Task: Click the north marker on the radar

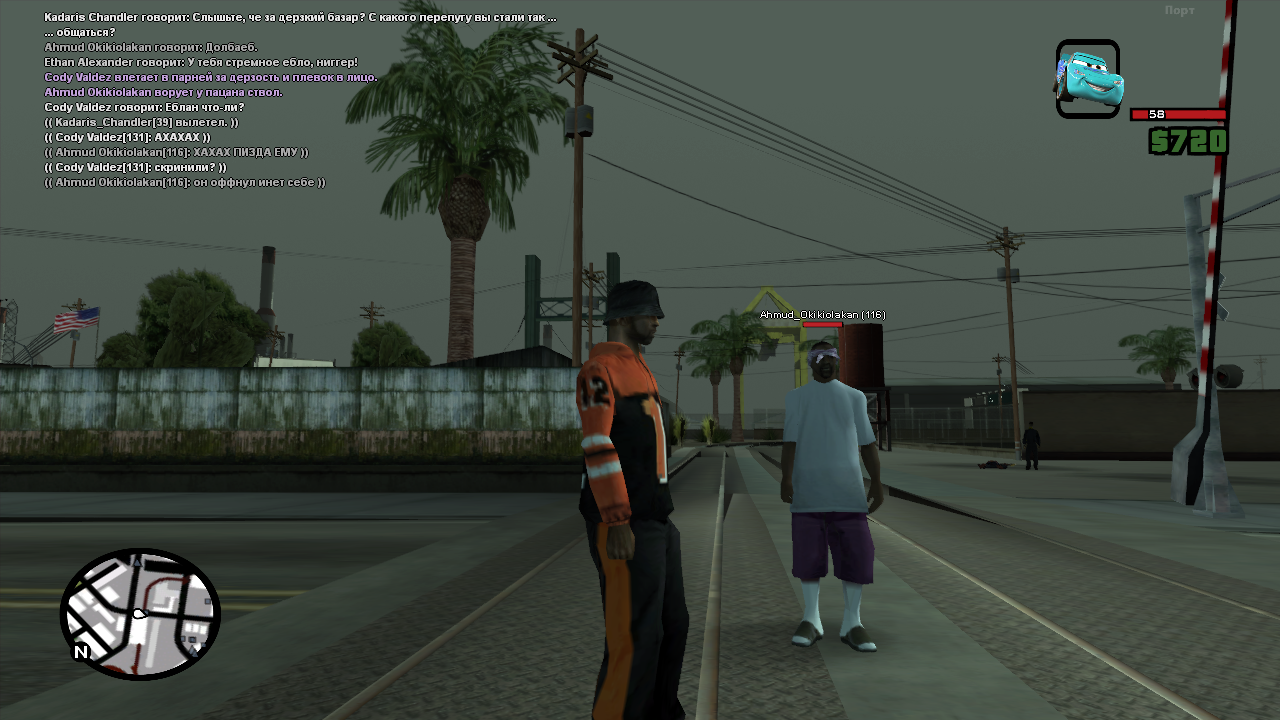Action: tap(81, 652)
